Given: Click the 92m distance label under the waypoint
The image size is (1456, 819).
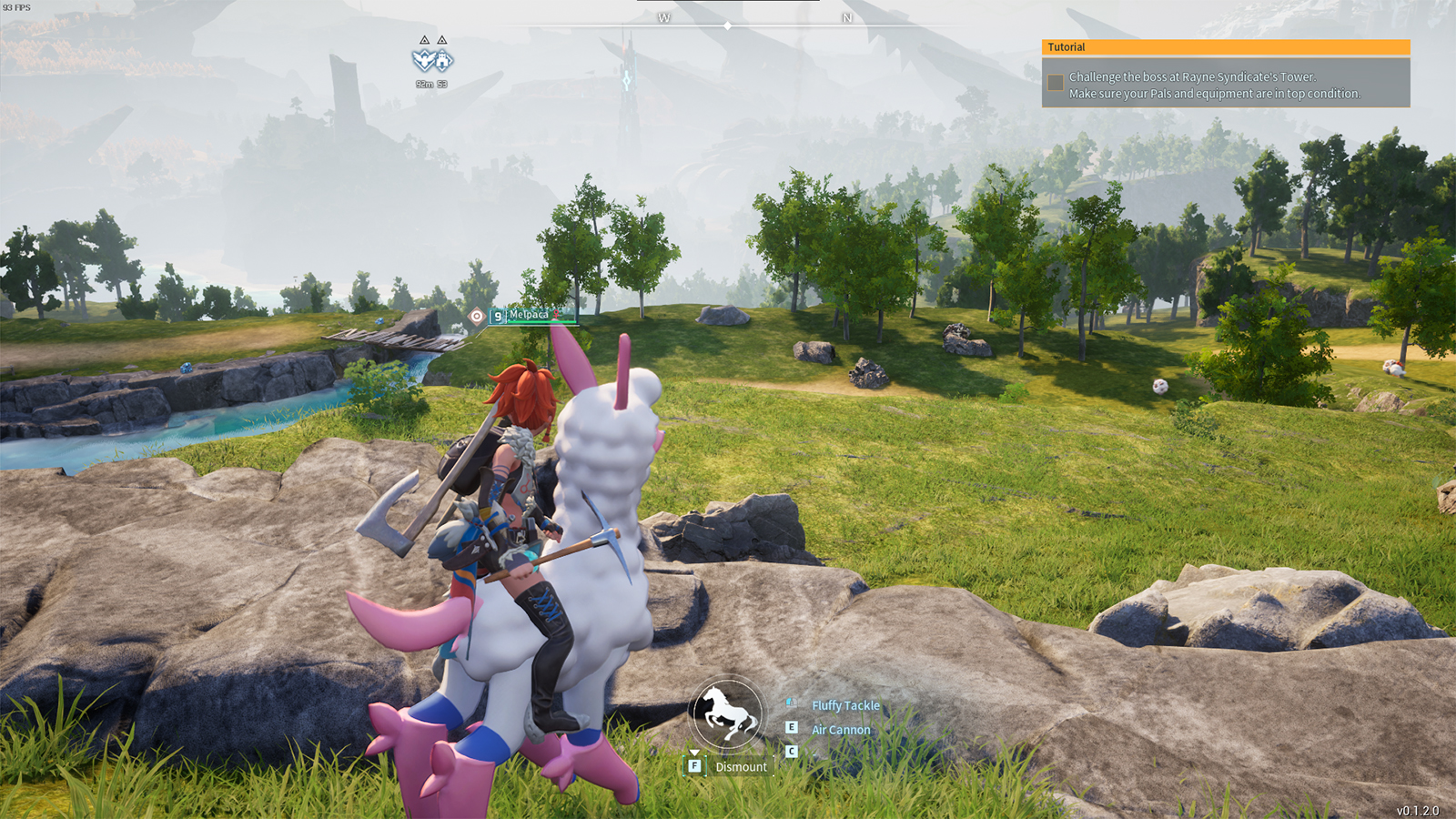Looking at the screenshot, I should pos(424,84).
